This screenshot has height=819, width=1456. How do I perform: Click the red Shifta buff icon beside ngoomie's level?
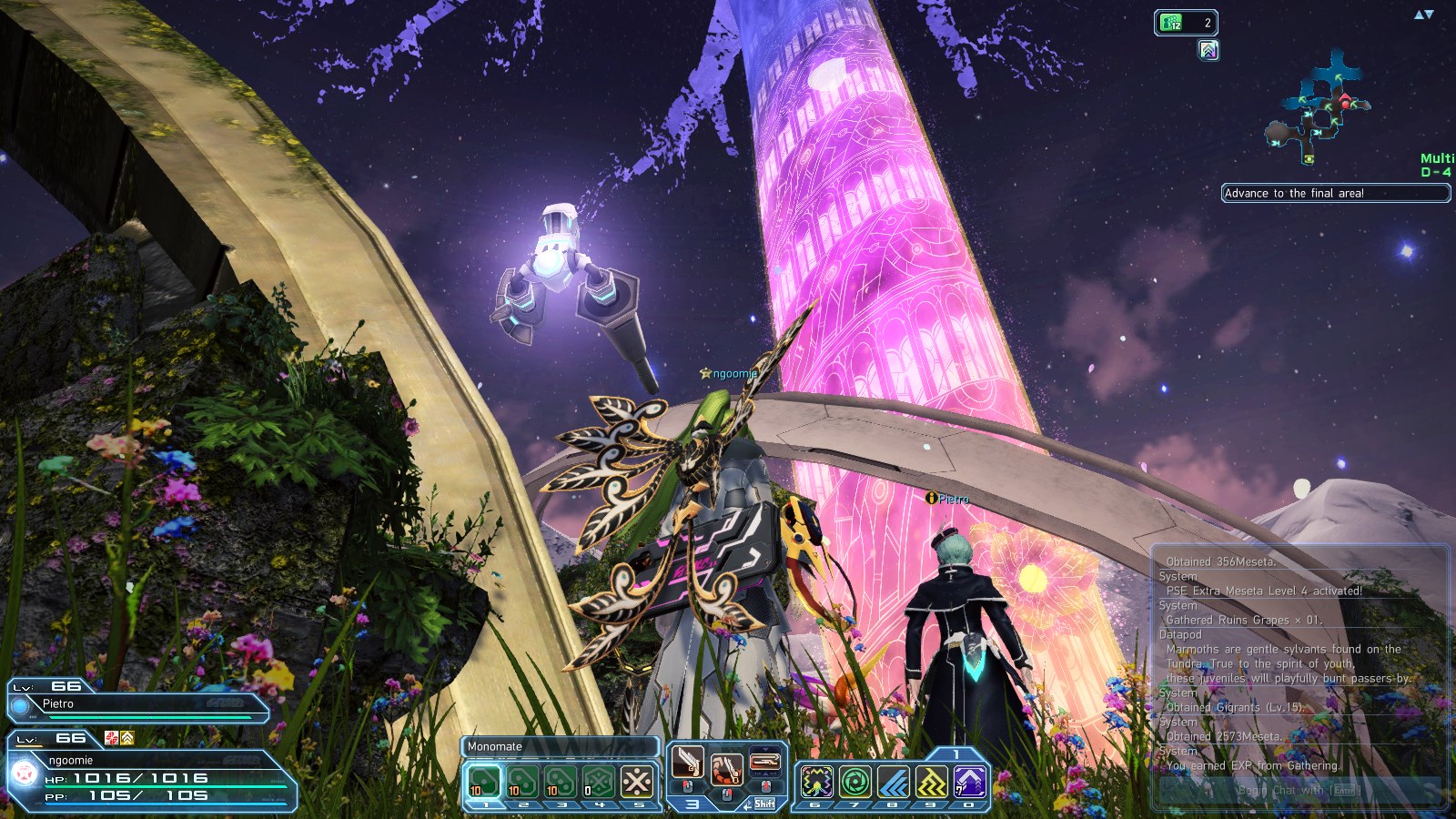click(111, 738)
